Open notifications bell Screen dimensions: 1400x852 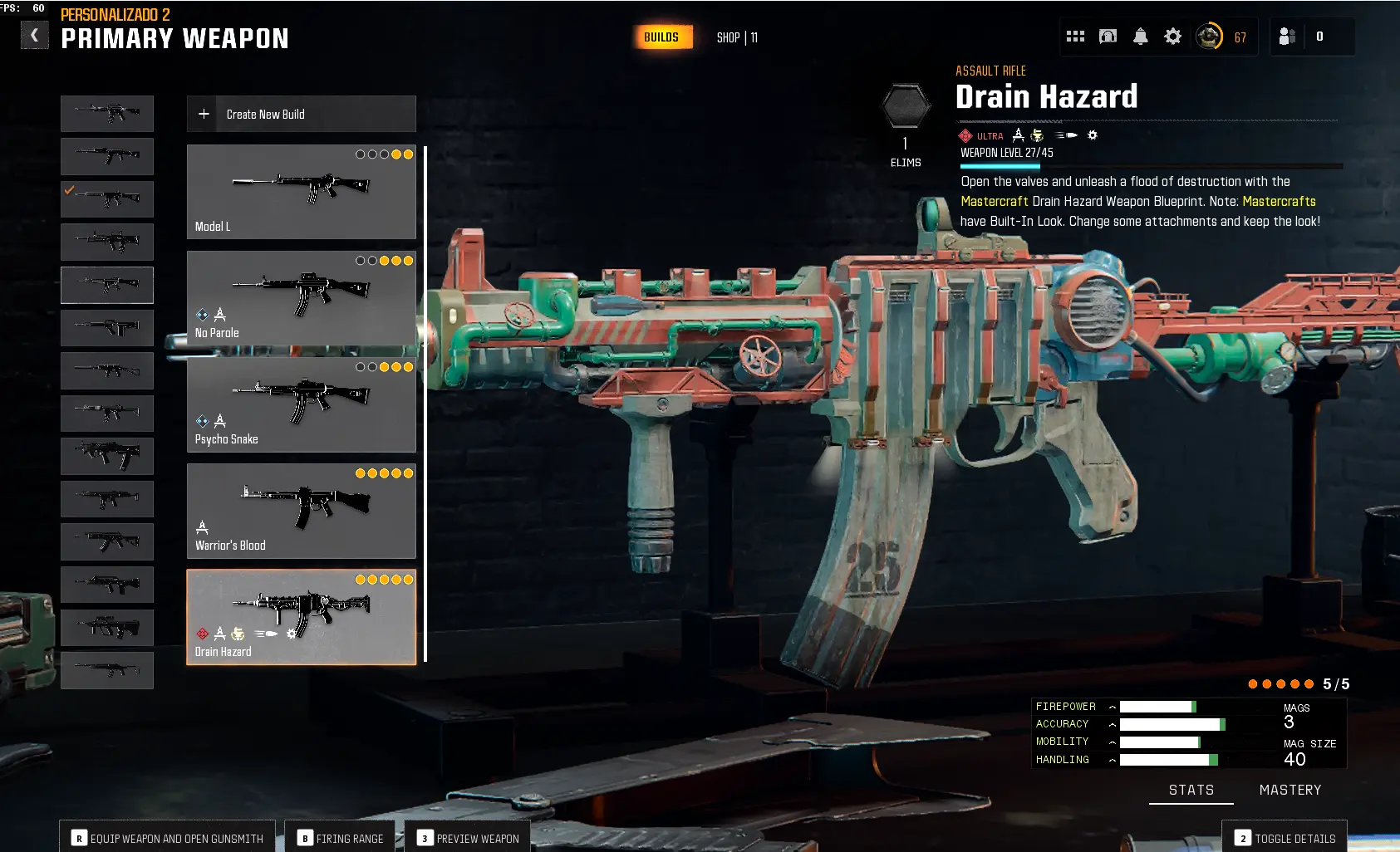pyautogui.click(x=1141, y=37)
